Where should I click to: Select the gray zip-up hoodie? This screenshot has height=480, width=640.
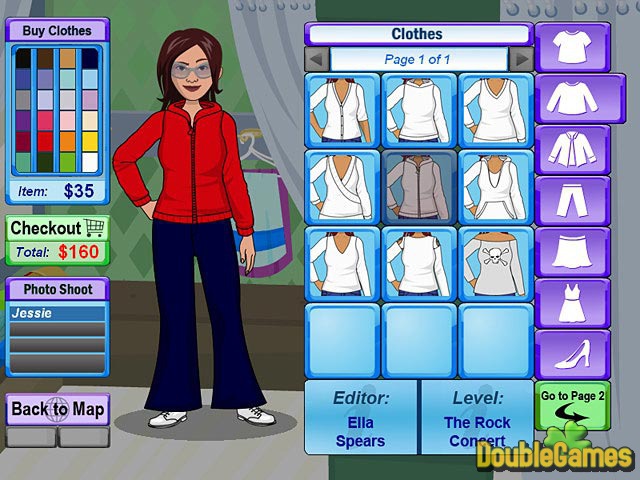pos(419,186)
